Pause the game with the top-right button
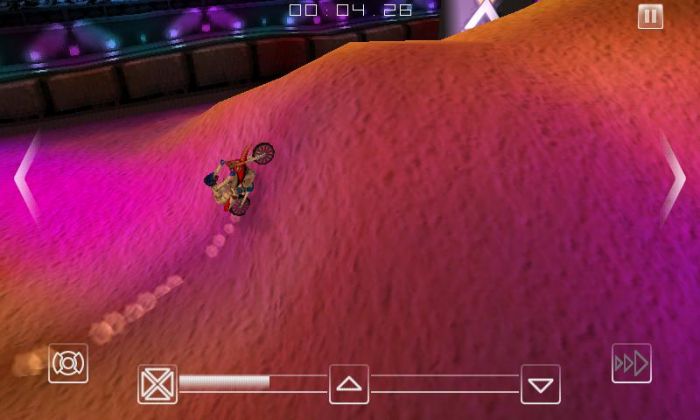 (x=650, y=16)
